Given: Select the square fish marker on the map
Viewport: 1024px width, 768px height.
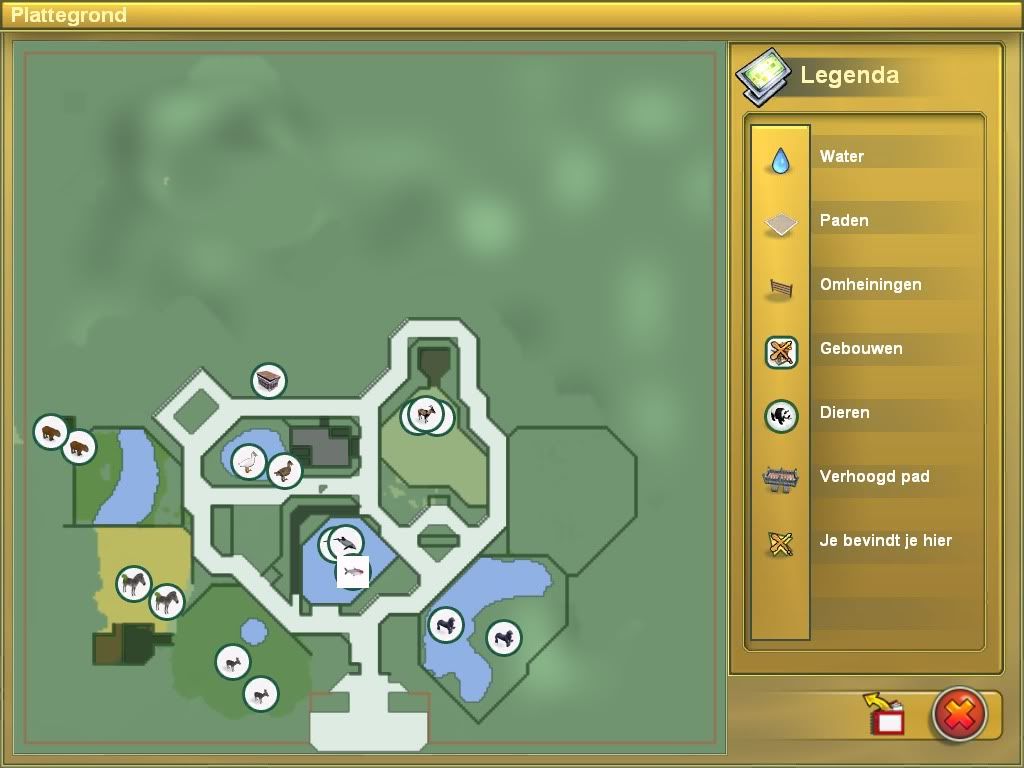Looking at the screenshot, I should coord(352,571).
